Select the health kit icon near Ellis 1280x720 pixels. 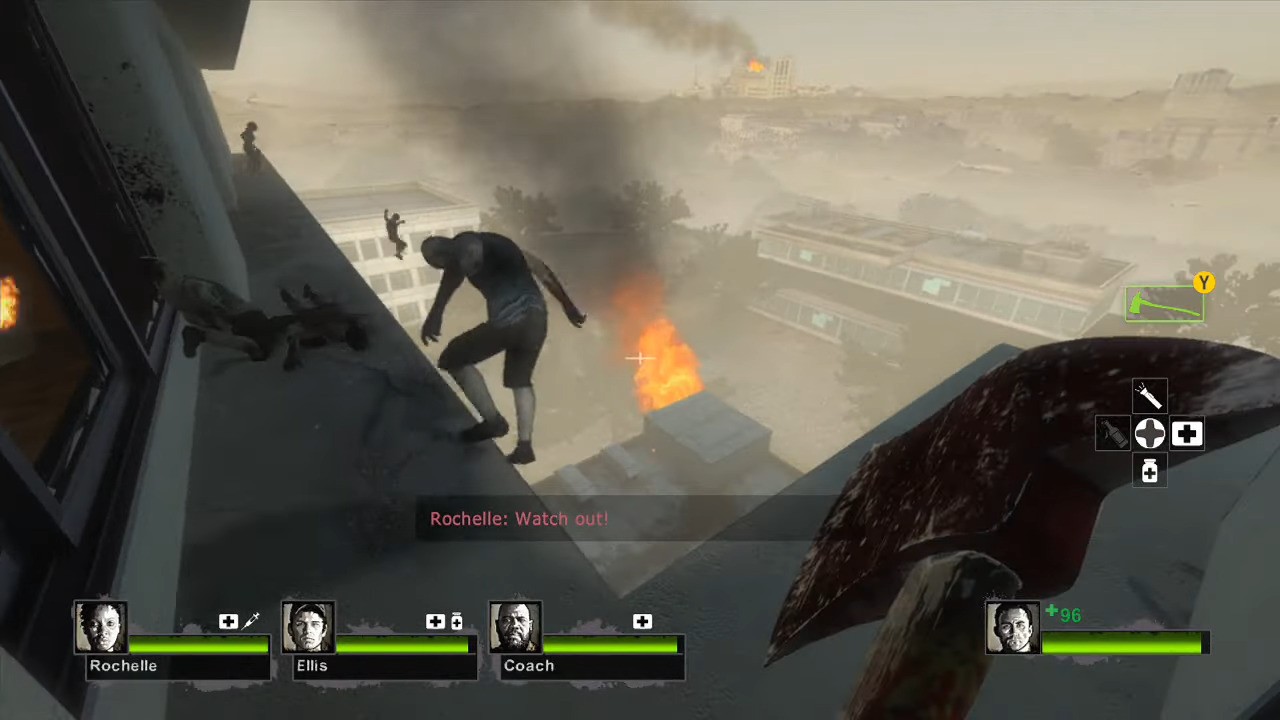pos(435,621)
